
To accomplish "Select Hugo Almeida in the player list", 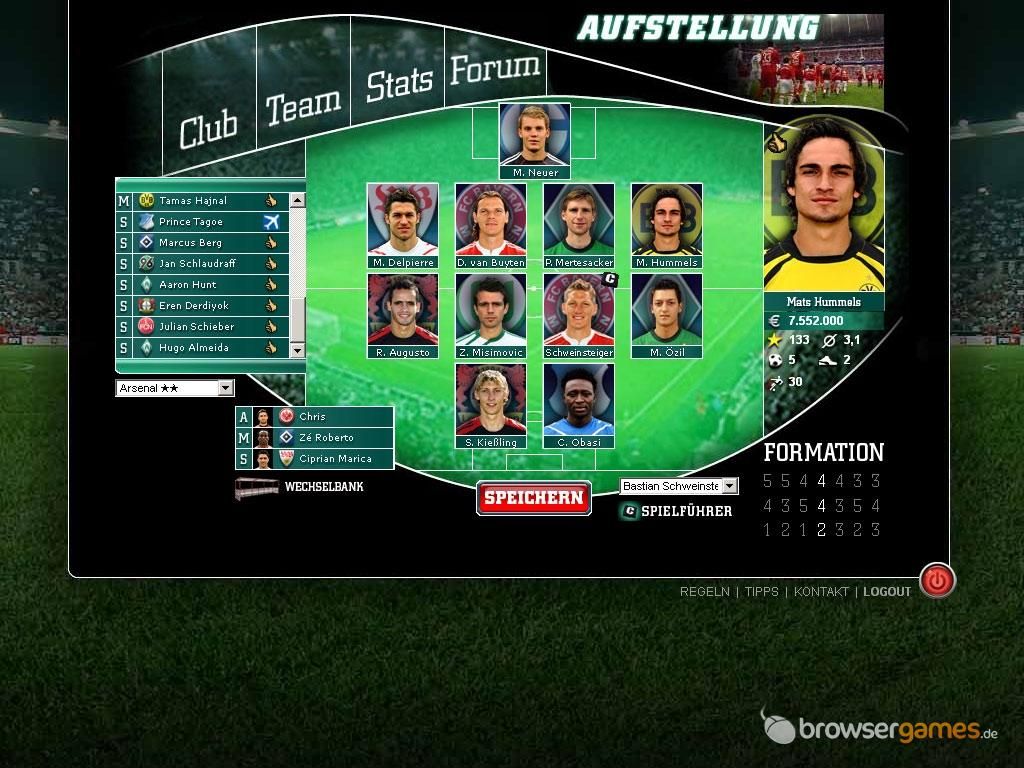I will 194,348.
